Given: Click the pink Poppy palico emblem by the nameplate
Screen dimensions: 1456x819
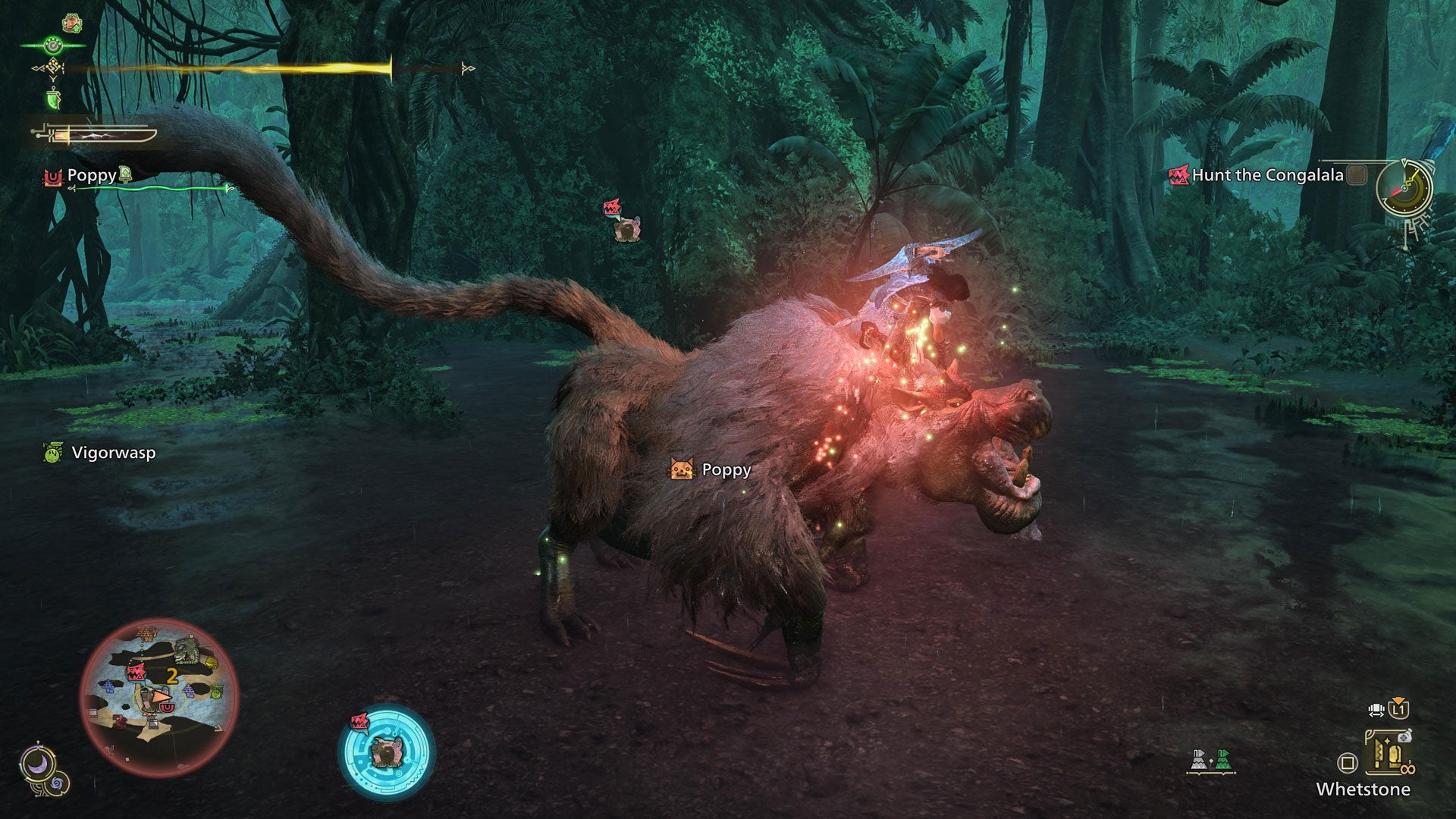Looking at the screenshot, I should (53, 176).
